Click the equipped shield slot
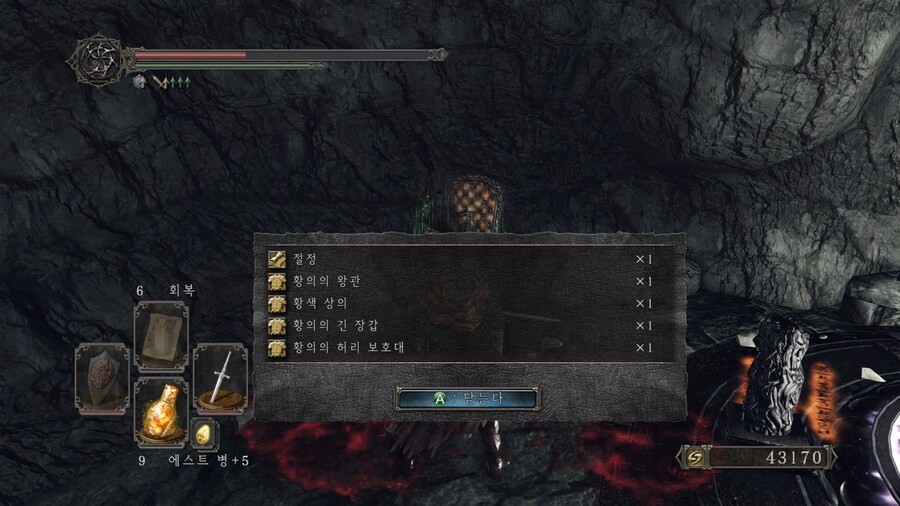 click(x=101, y=378)
